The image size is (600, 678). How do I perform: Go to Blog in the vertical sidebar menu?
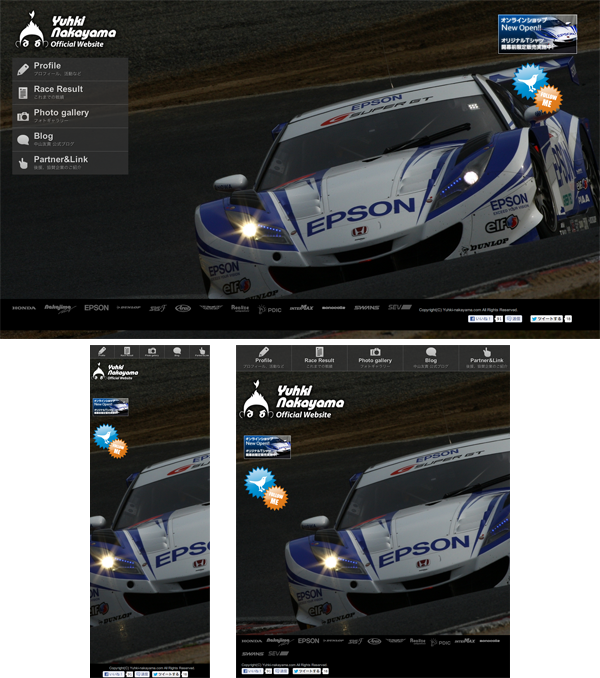[69, 139]
